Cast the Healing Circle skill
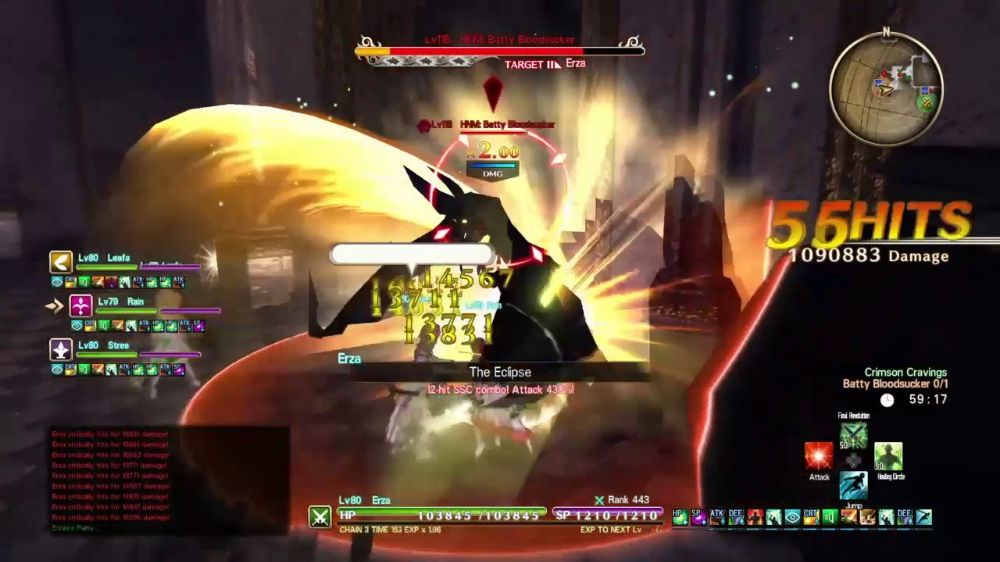The width and height of the screenshot is (1000, 562). click(x=888, y=456)
